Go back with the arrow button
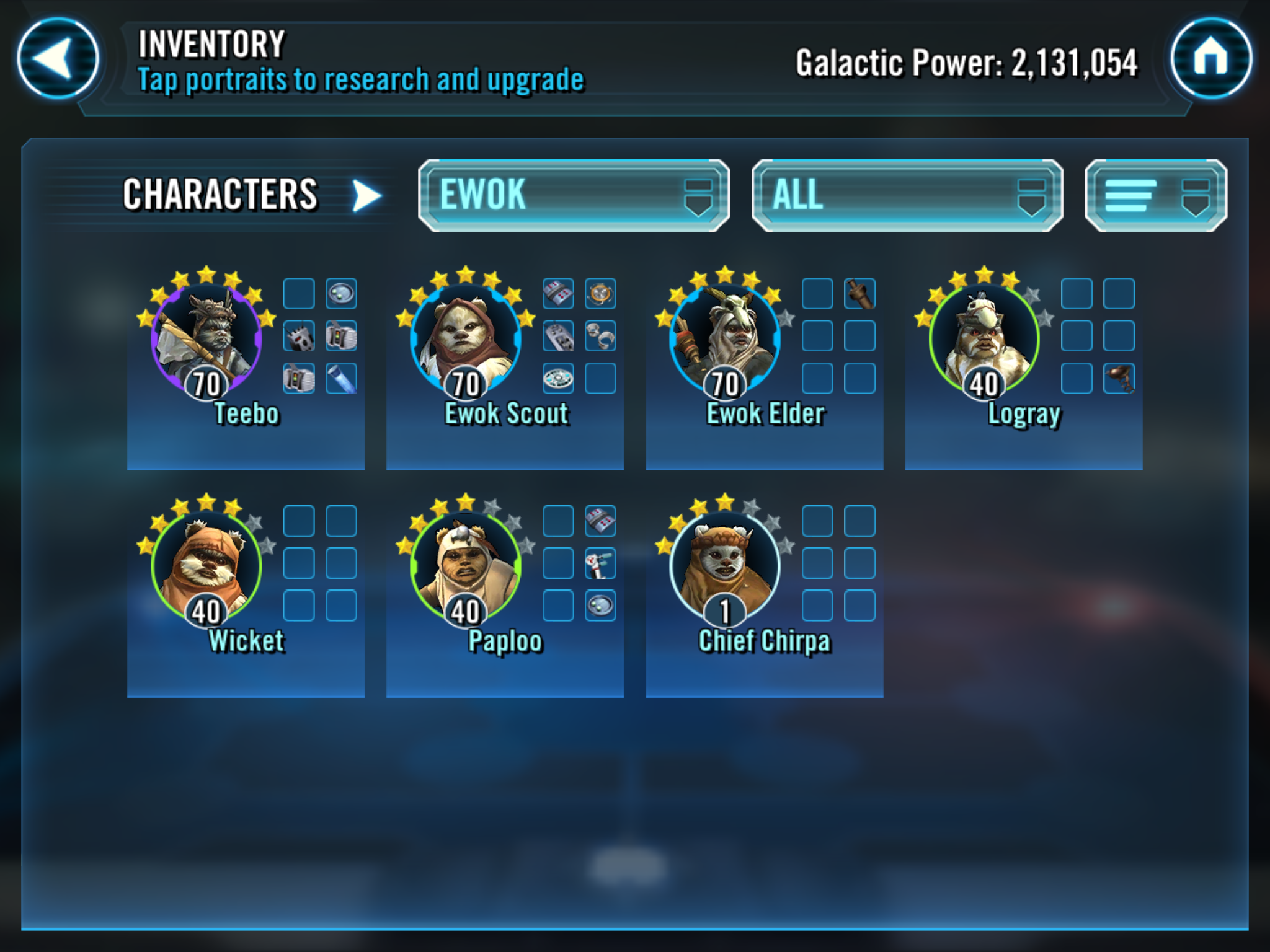The image size is (1270, 952). pos(58,59)
